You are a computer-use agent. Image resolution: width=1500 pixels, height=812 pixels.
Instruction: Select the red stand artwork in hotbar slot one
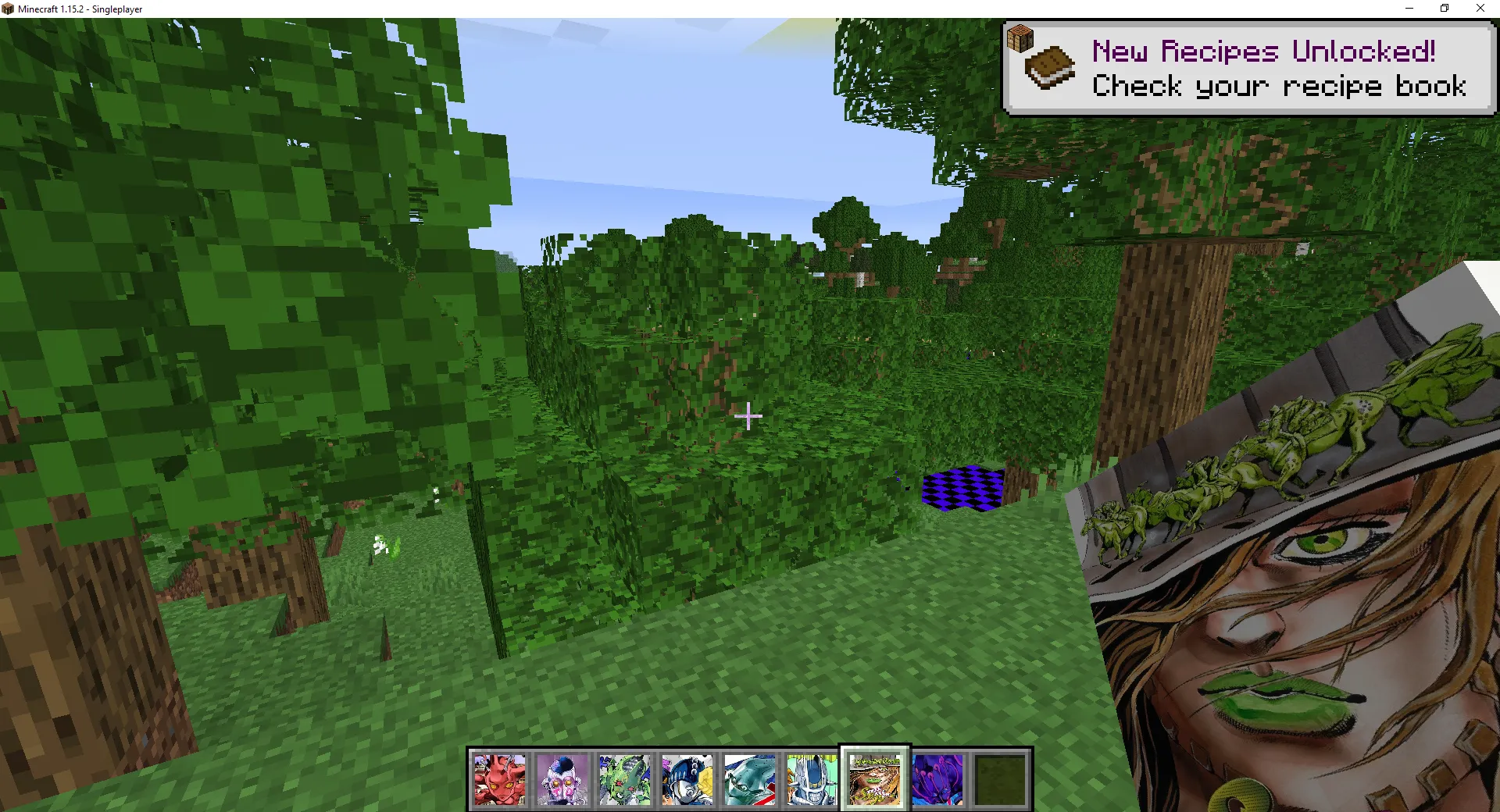[500, 778]
